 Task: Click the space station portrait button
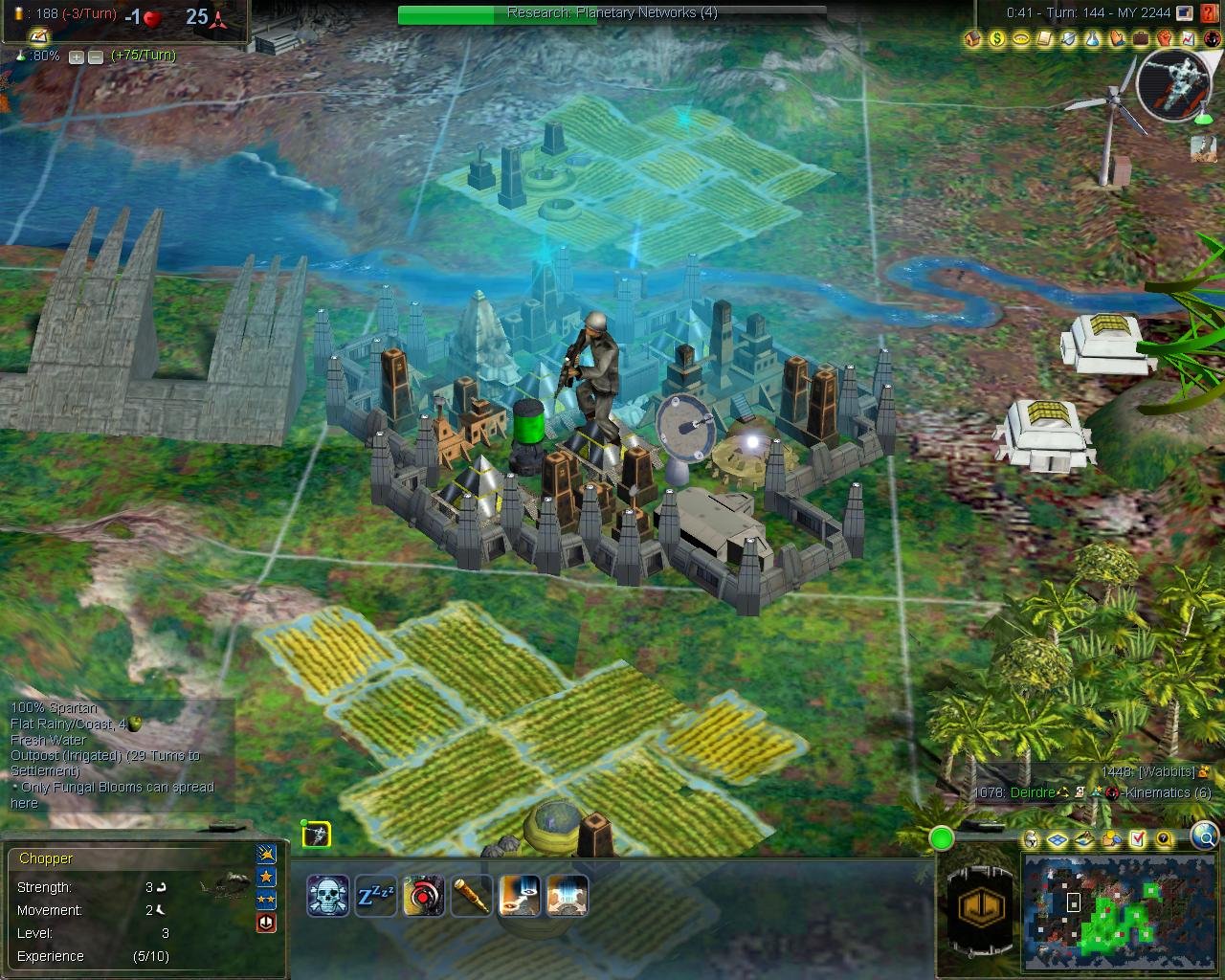1174,83
